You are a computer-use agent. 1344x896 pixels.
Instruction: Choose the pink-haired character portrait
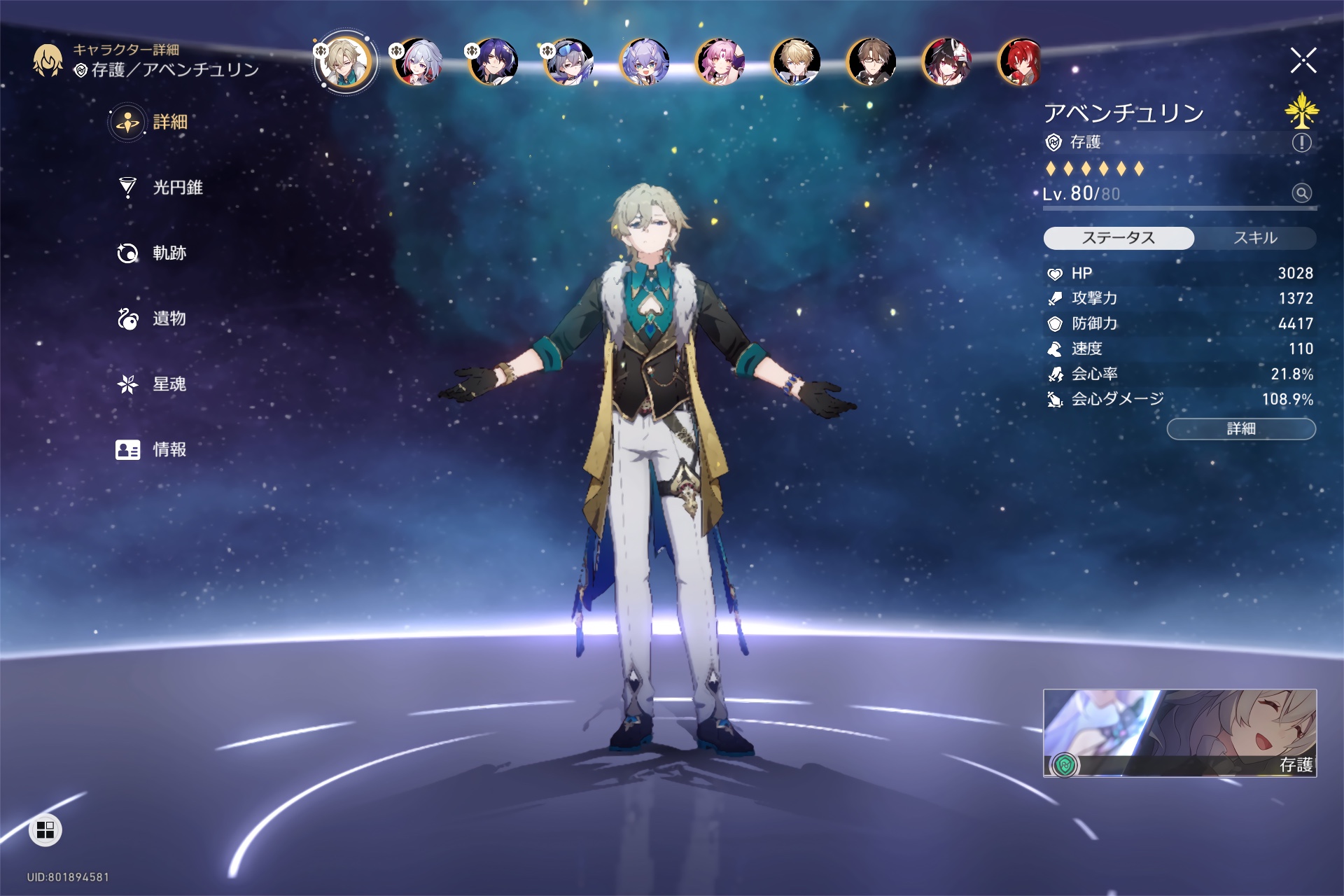[x=719, y=62]
